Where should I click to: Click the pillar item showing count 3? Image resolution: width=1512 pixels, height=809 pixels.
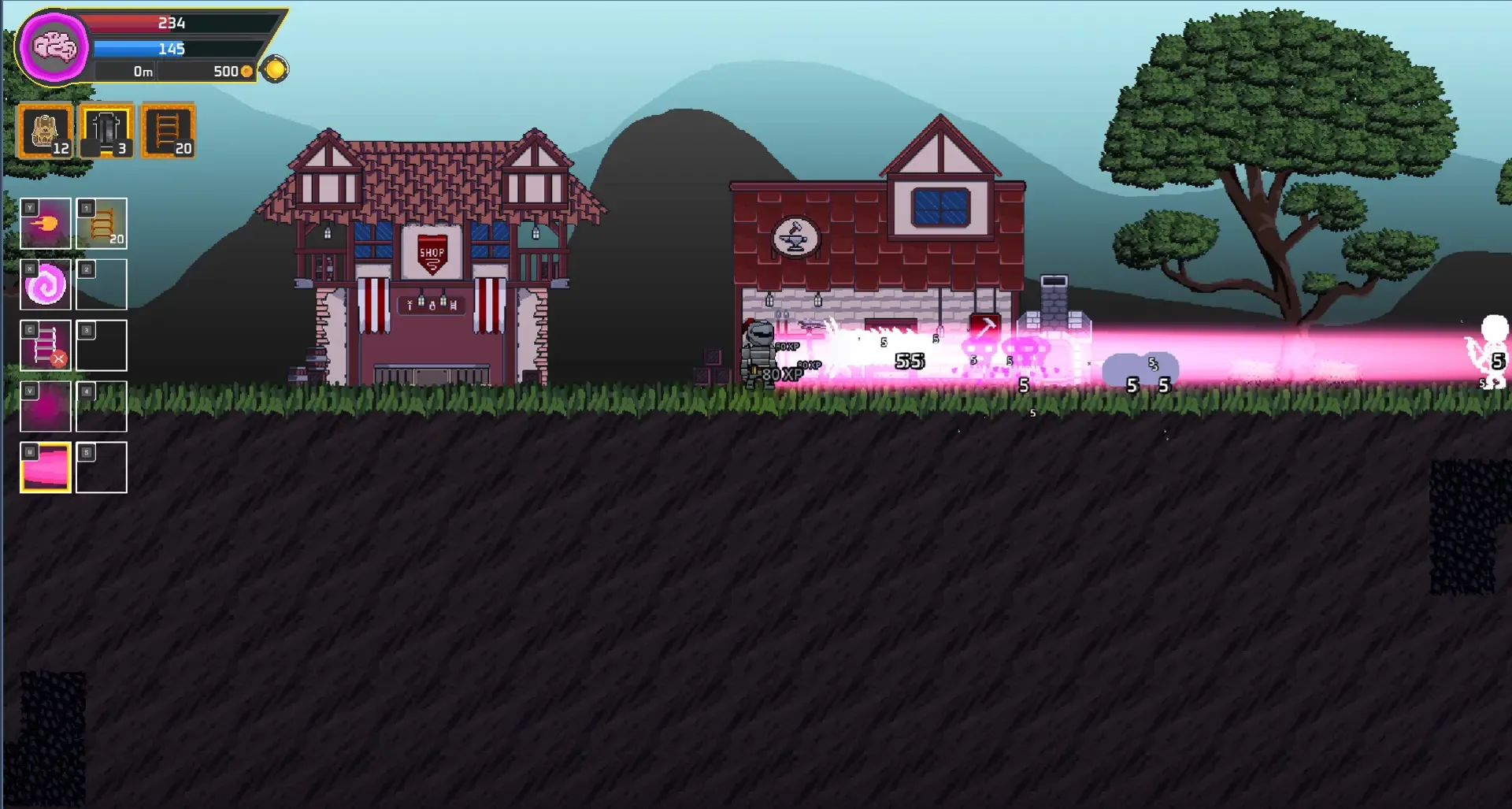[x=106, y=130]
